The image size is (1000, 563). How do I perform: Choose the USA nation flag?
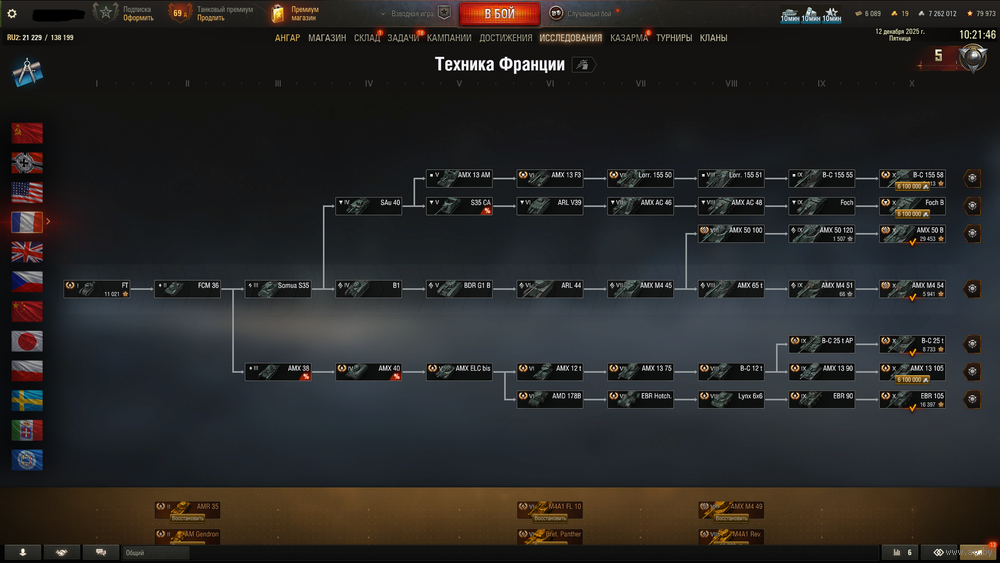coord(27,191)
